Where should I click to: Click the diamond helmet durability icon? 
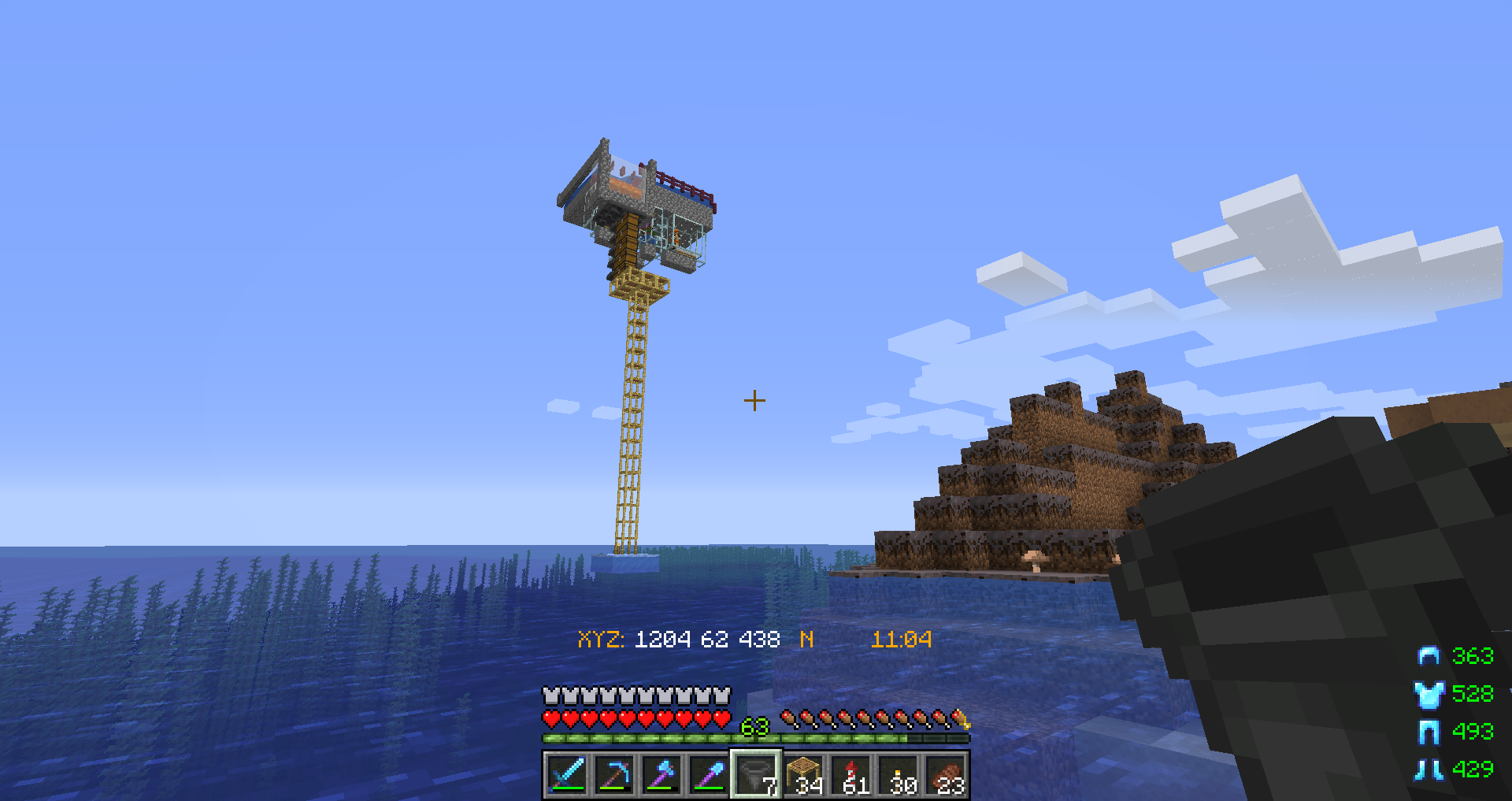(1429, 656)
